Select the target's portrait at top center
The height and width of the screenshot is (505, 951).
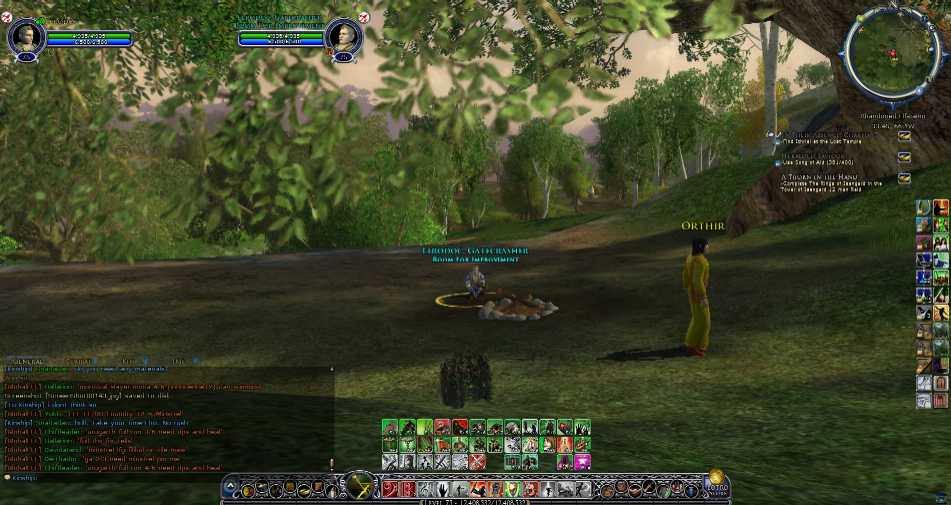pos(343,37)
